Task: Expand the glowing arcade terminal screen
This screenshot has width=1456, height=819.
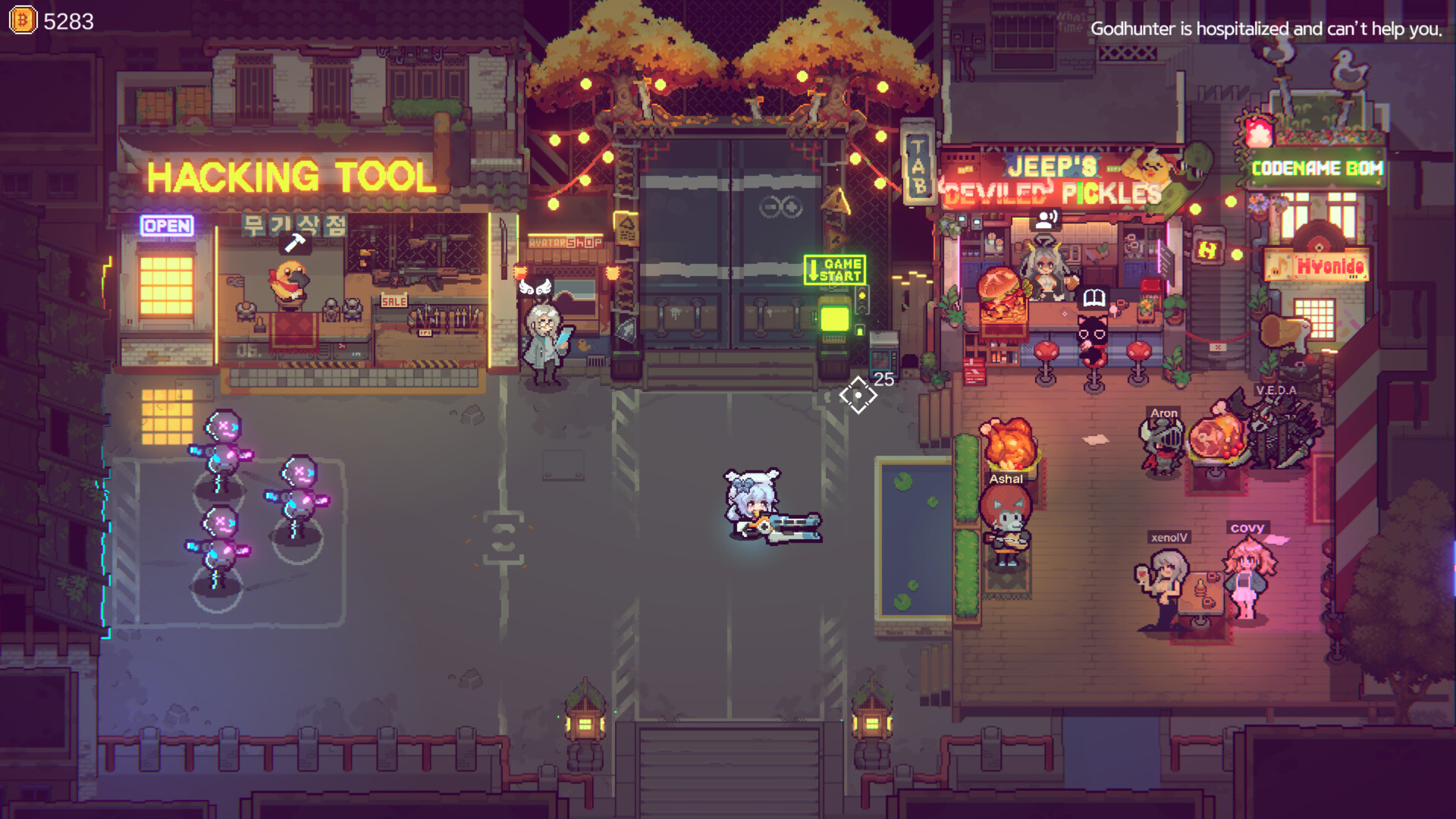Action: pyautogui.click(x=833, y=319)
